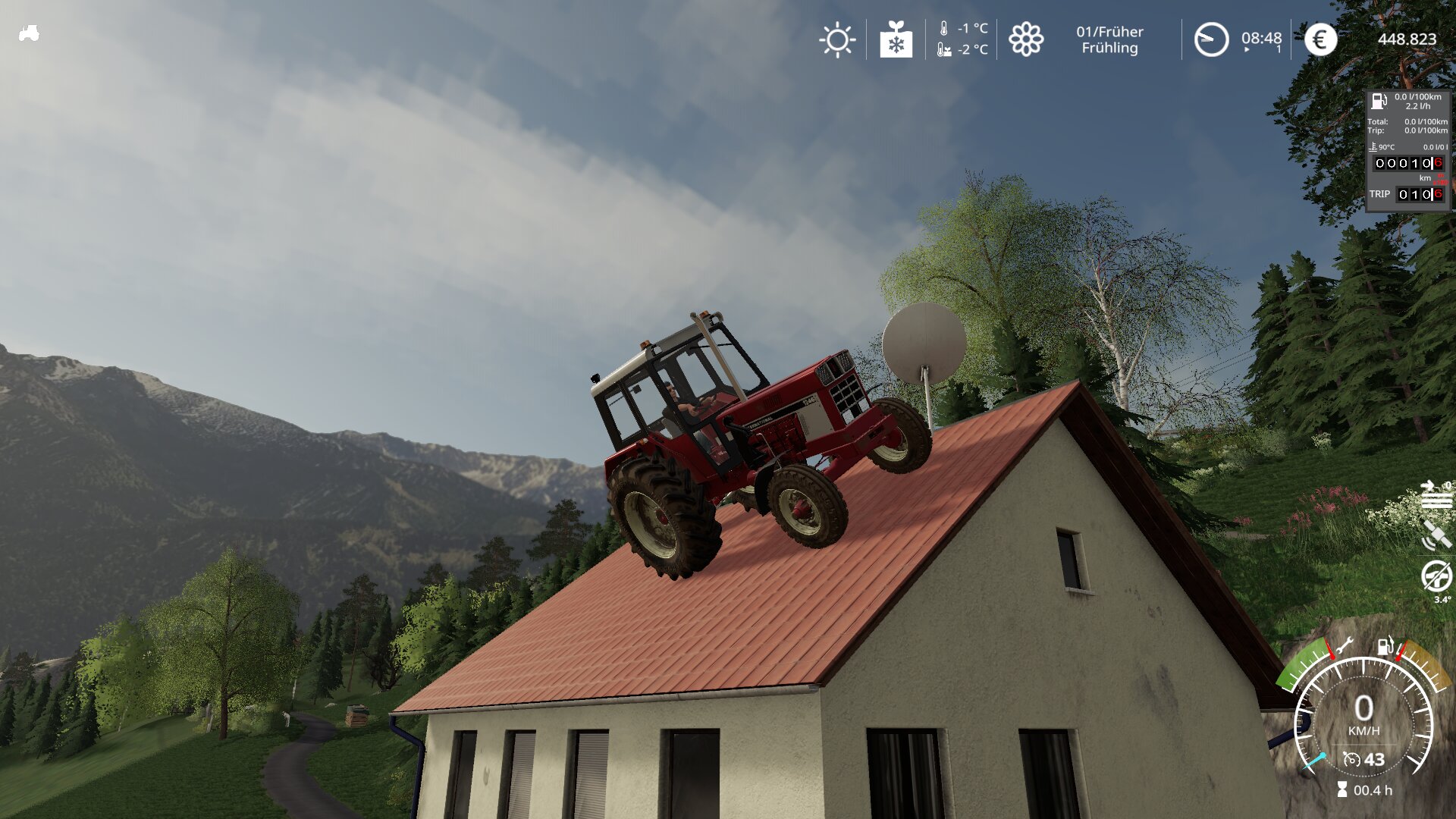Click the snowflake plant growth icon

[896, 39]
